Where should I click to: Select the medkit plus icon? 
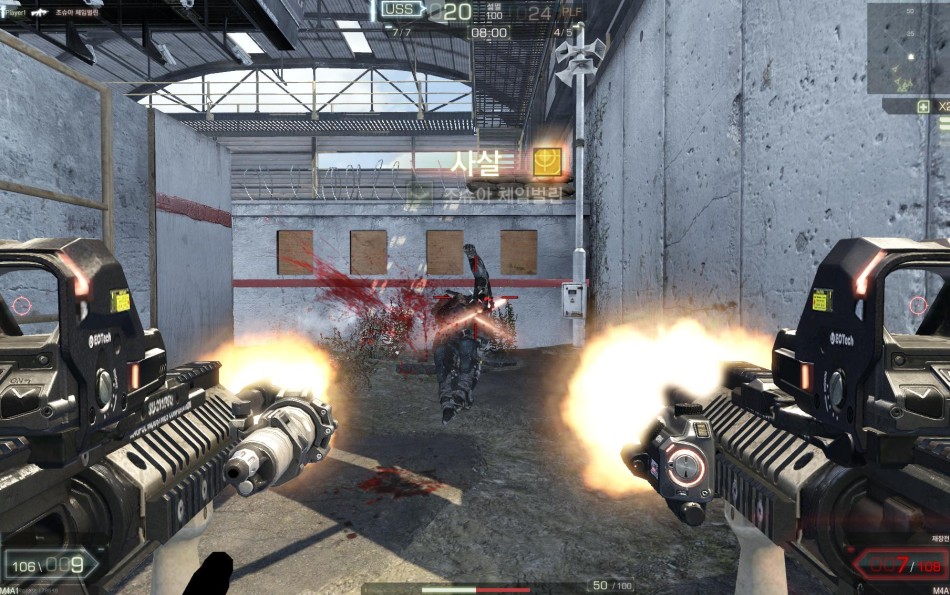[x=923, y=107]
